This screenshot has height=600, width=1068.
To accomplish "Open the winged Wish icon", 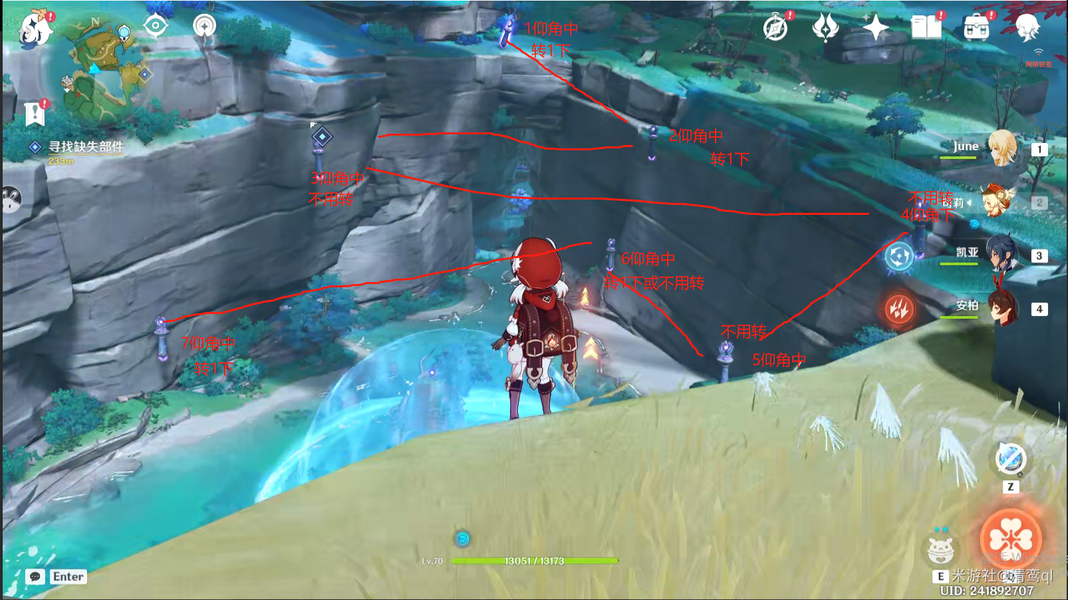I will point(826,28).
